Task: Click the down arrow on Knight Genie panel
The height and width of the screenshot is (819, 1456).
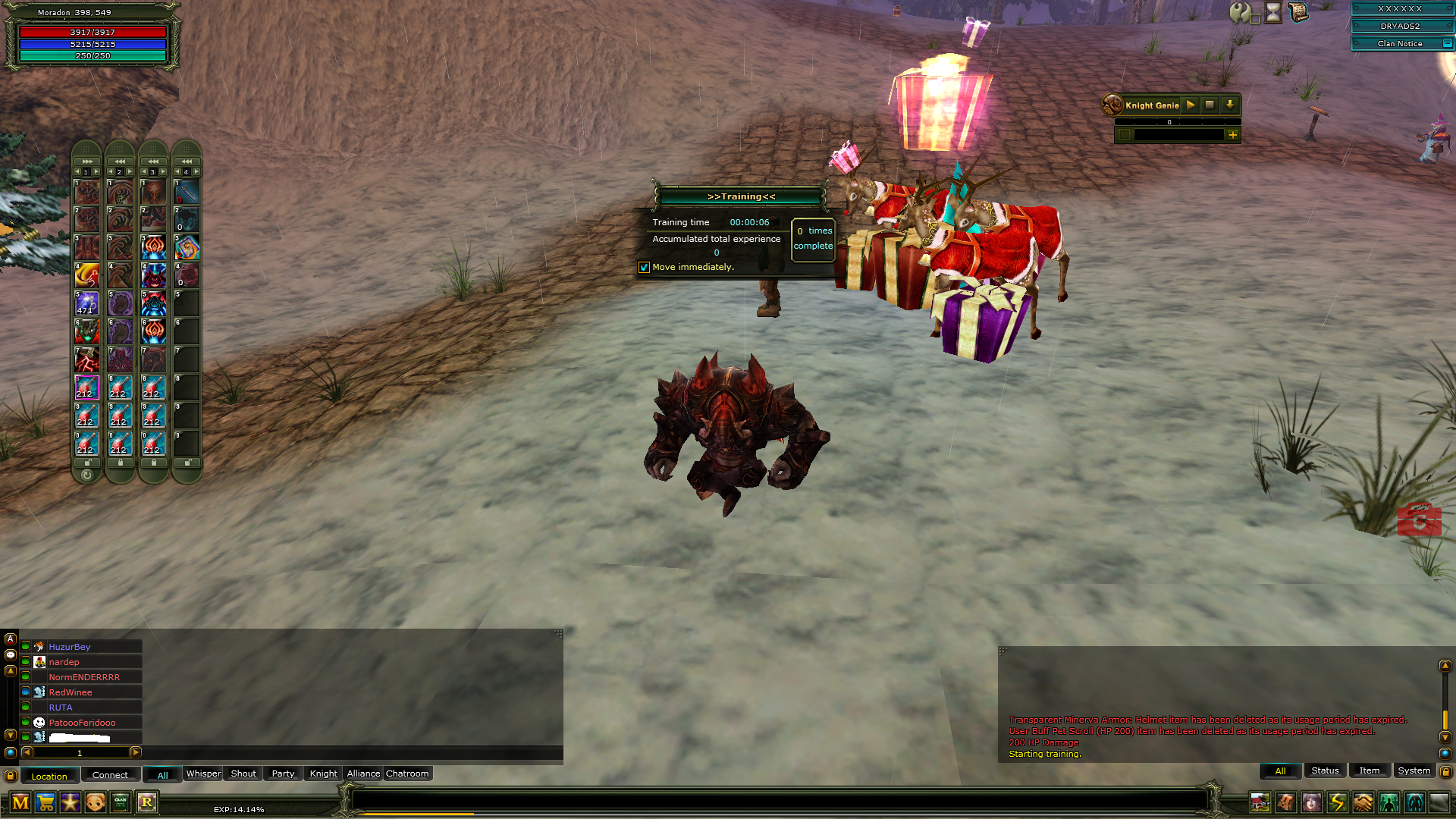Action: pyautogui.click(x=1230, y=105)
